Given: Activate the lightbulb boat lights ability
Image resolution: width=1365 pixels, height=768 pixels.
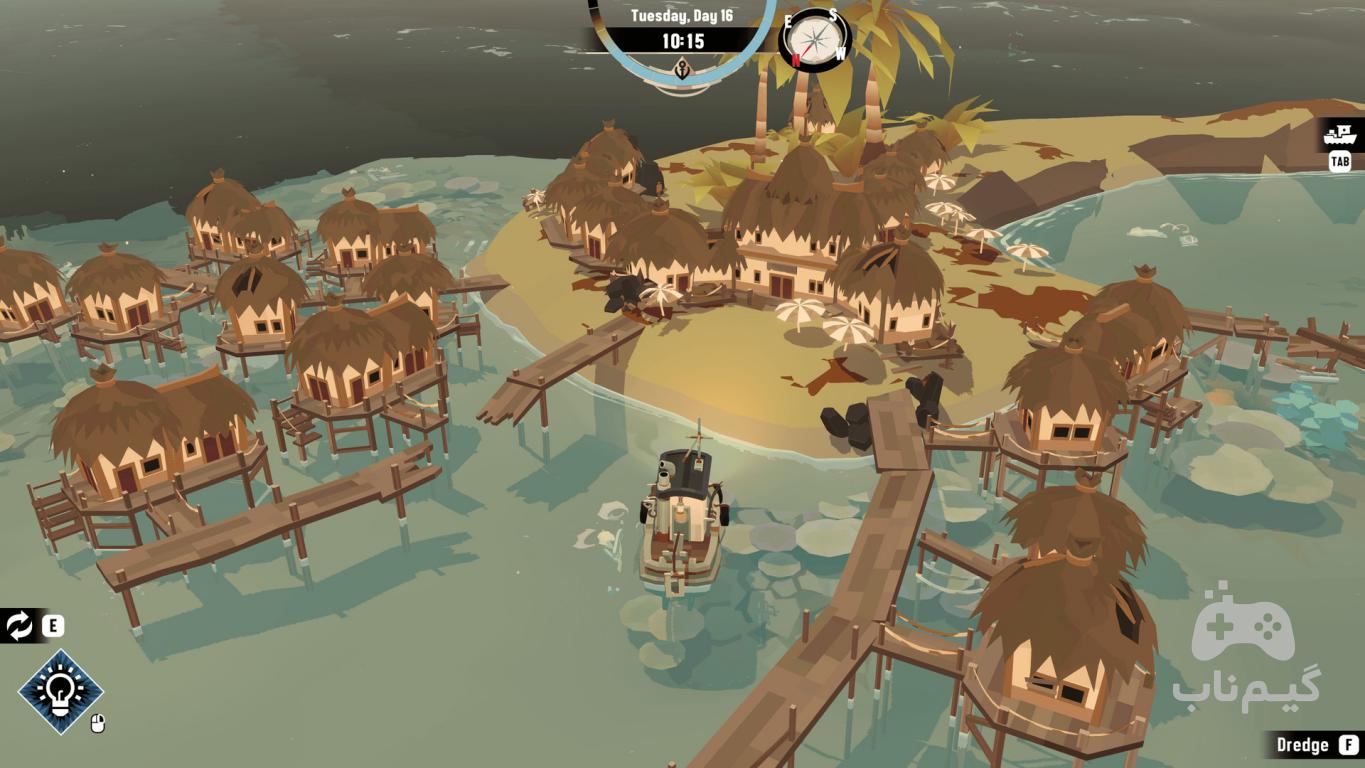Looking at the screenshot, I should (61, 691).
